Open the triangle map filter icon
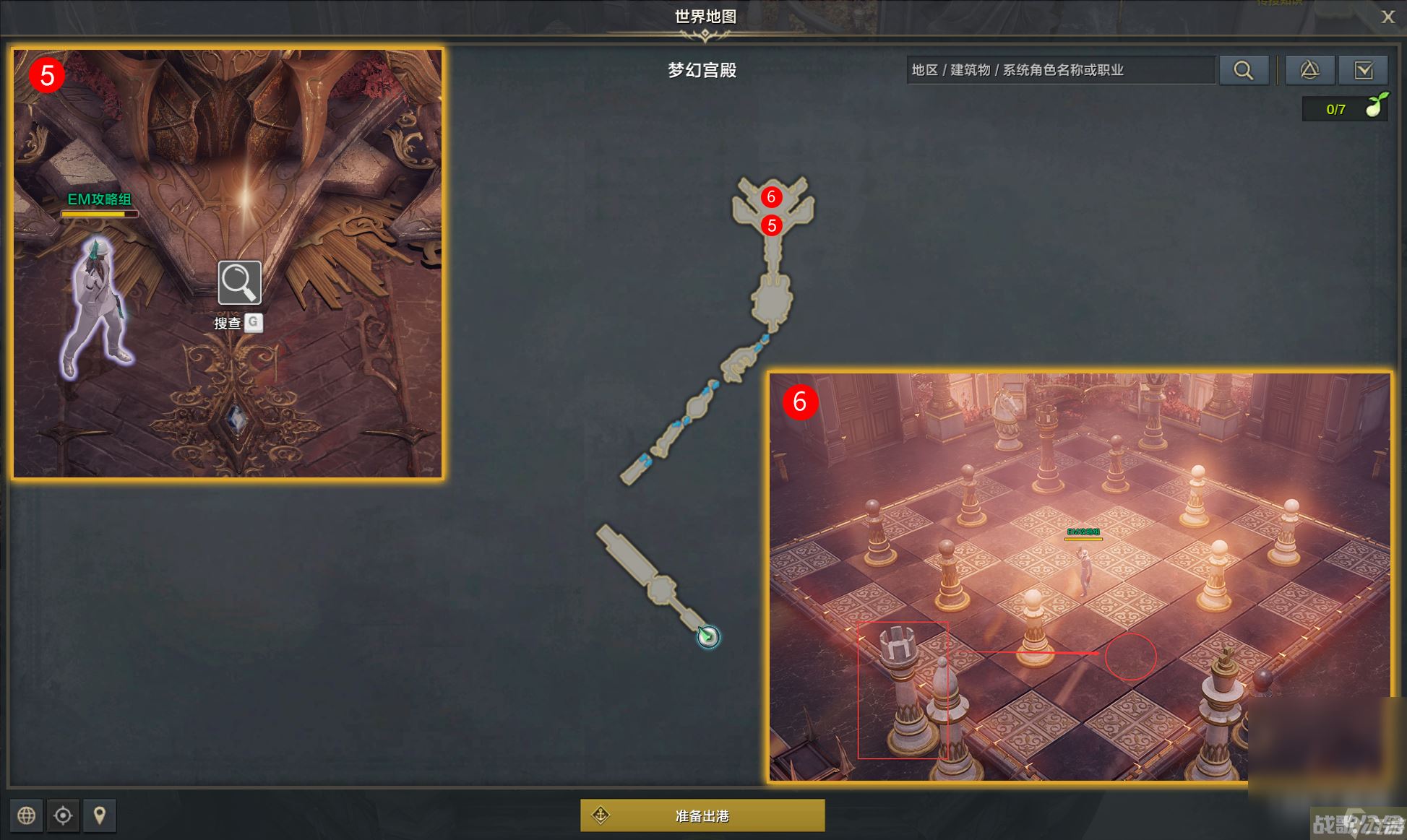The image size is (1407, 840). click(1310, 70)
